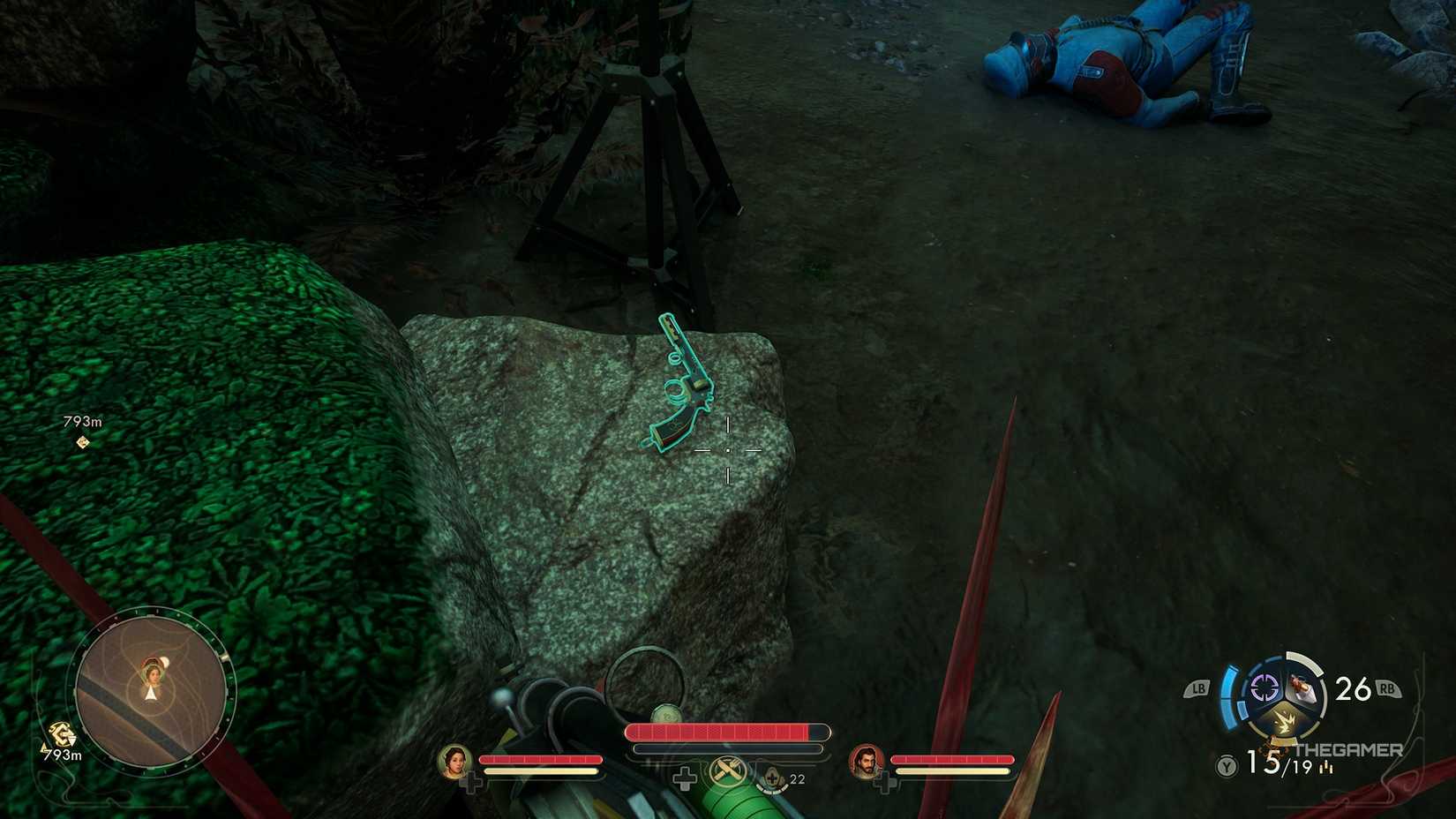
Task: Select the bullet ammo segment of weapon wheel
Action: coord(1303,687)
